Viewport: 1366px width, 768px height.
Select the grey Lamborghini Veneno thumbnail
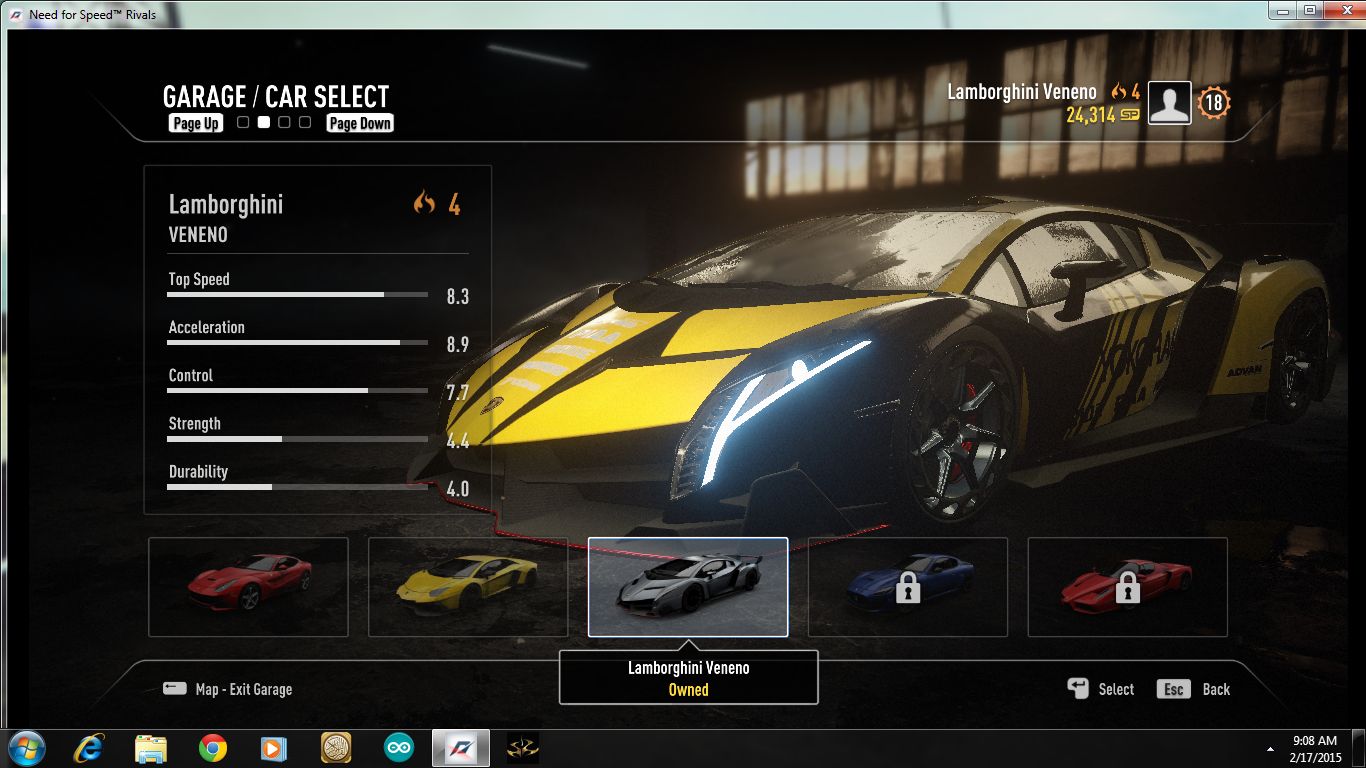pos(688,587)
